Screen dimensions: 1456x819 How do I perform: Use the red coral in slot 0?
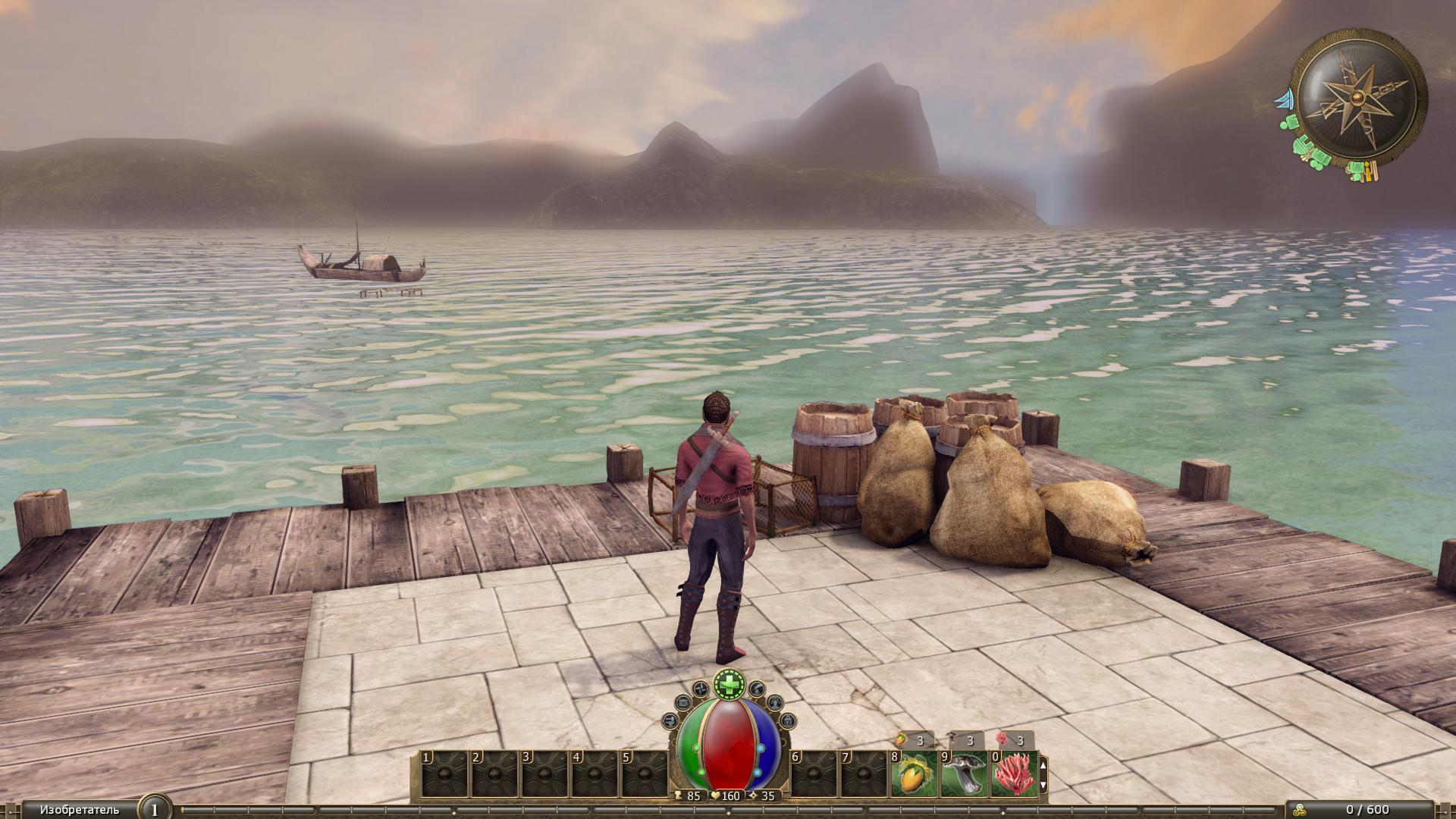tap(1012, 773)
